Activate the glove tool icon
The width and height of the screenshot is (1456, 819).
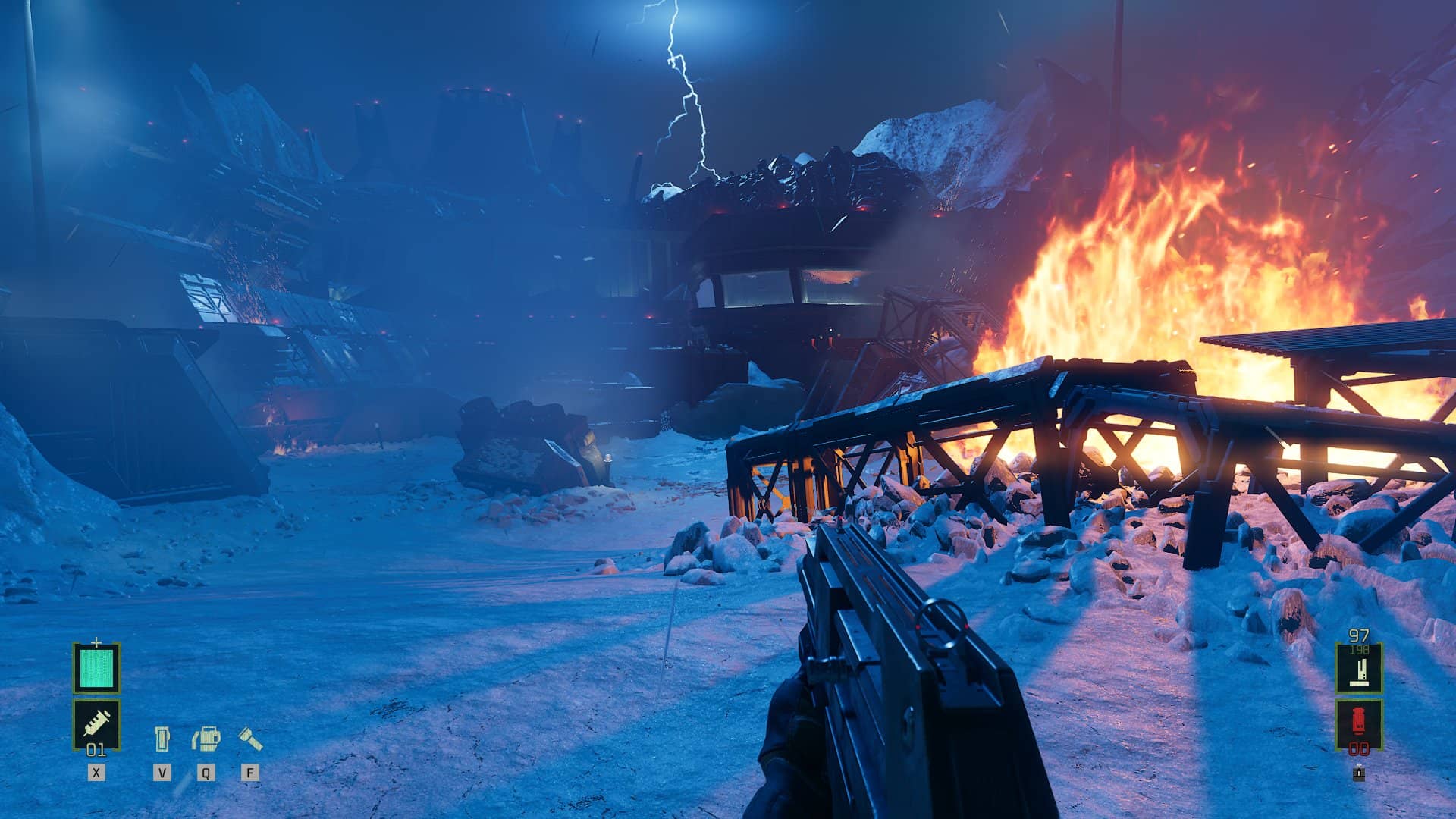pos(206,738)
